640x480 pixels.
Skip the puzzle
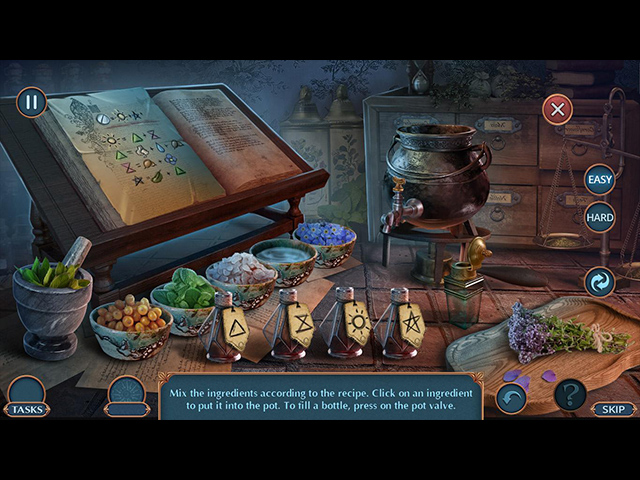coord(612,409)
